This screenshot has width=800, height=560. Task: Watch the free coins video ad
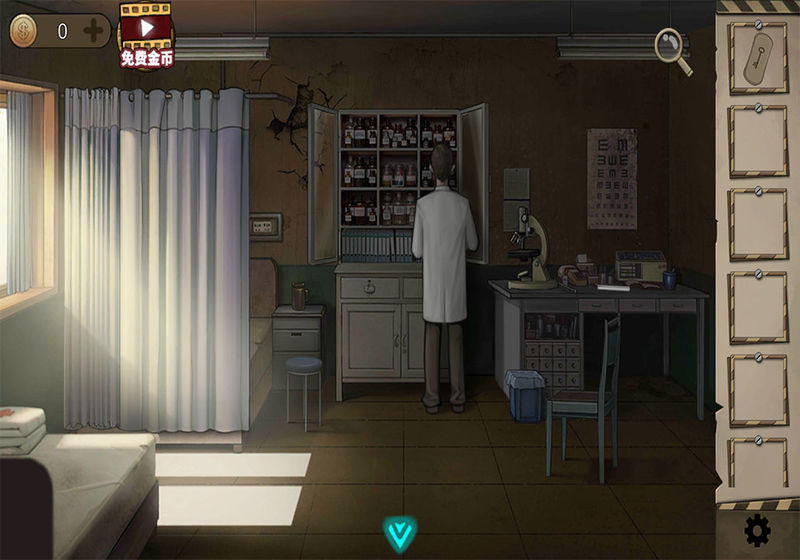(x=147, y=35)
